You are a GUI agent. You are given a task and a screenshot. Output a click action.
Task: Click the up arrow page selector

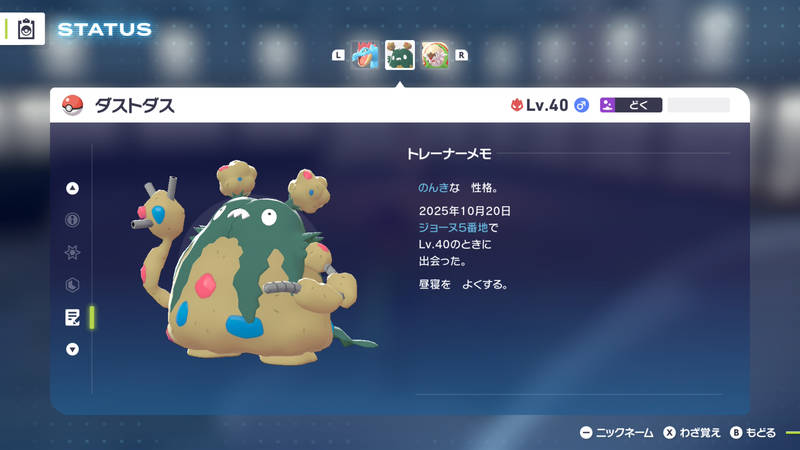pyautogui.click(x=72, y=188)
